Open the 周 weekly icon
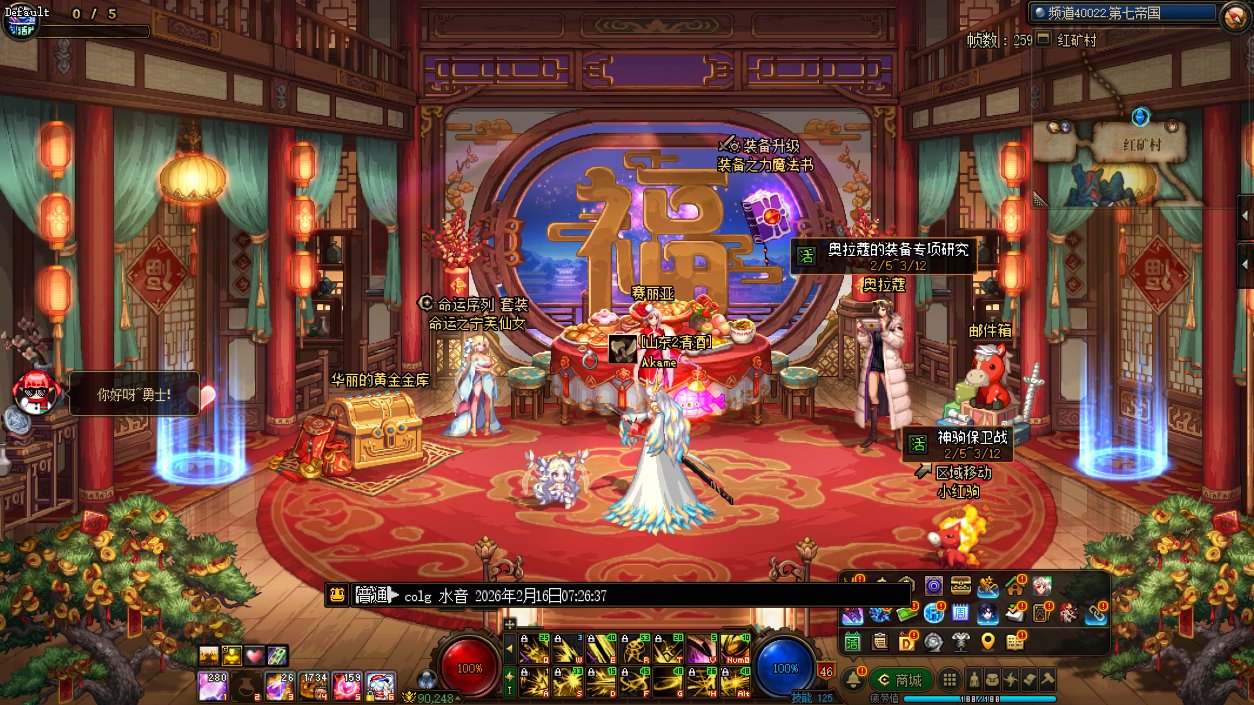1254x705 pixels. point(961,613)
